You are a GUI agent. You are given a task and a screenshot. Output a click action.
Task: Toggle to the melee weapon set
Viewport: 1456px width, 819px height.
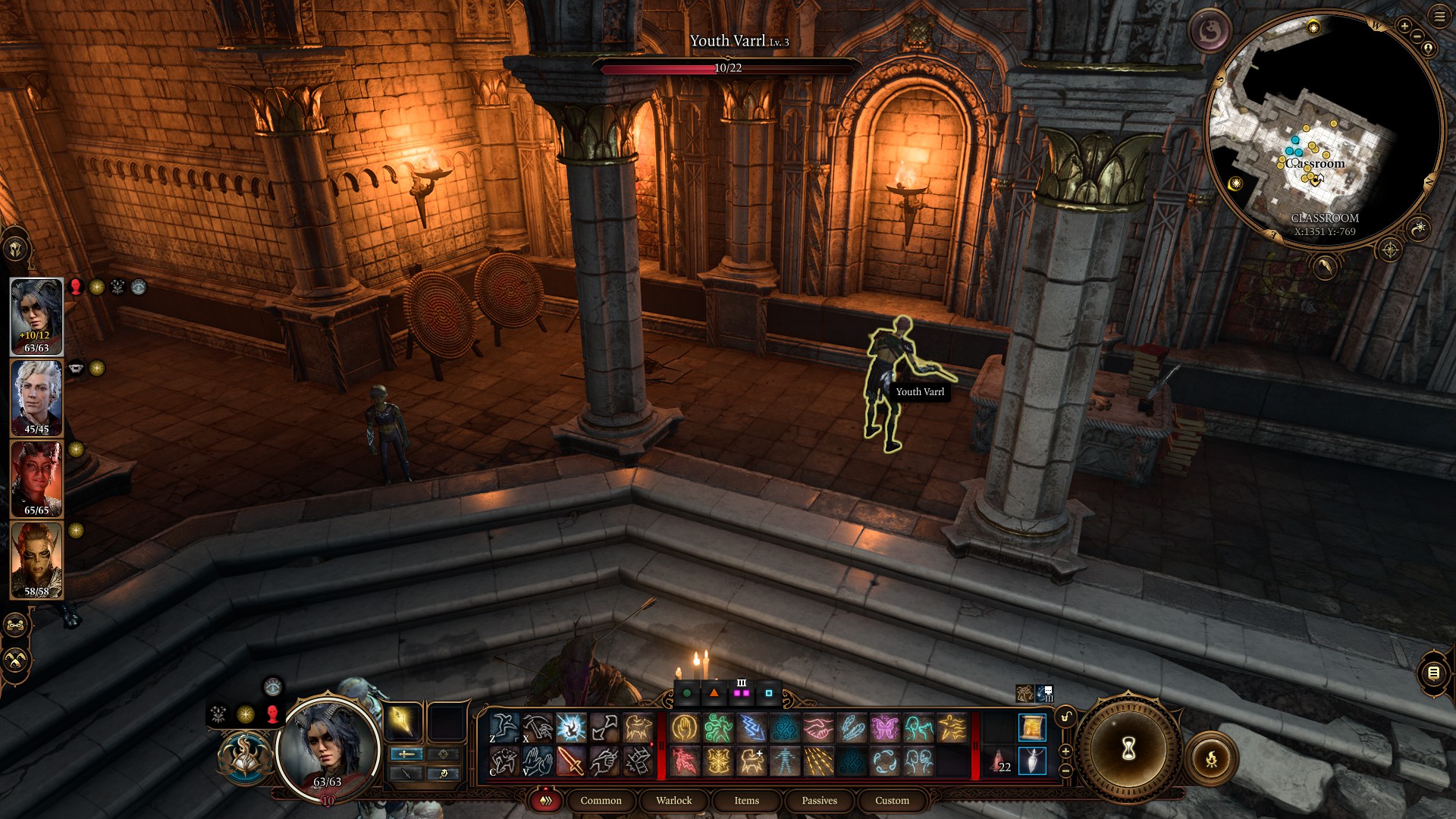click(406, 754)
